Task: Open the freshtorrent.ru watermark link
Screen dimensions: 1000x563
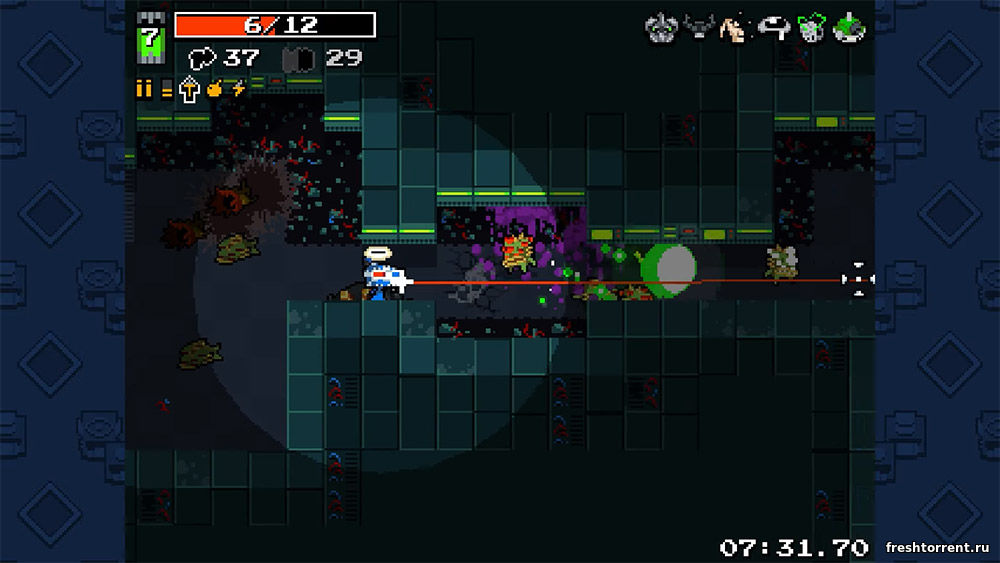Action: point(939,547)
